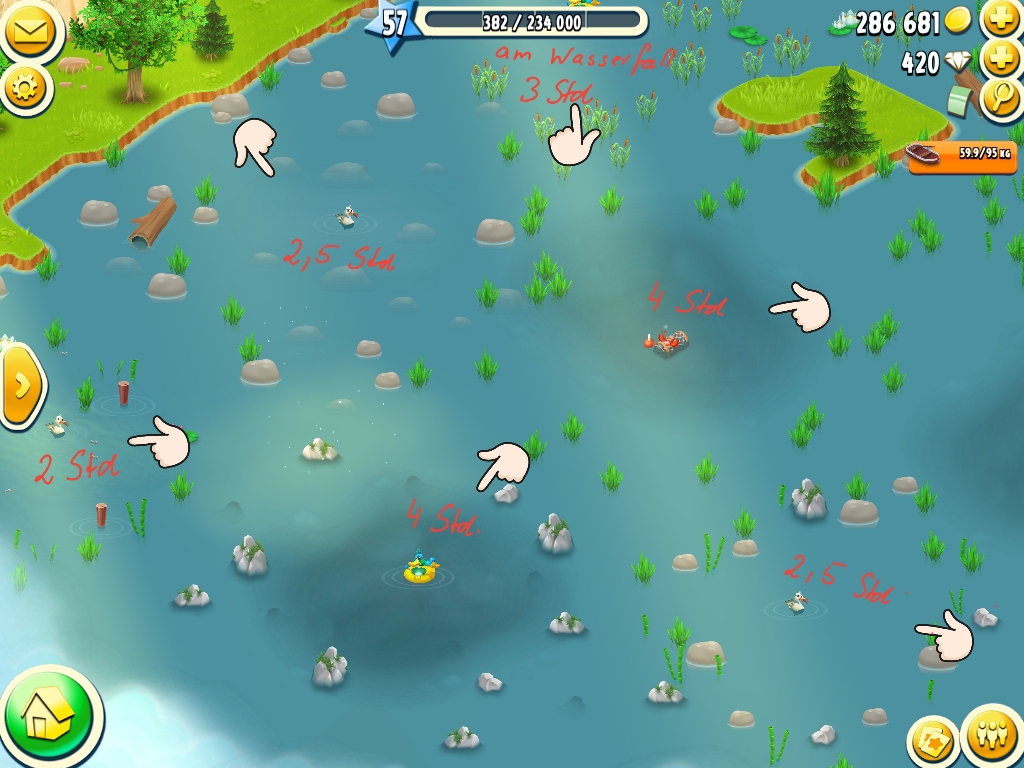Viewport: 1024px width, 768px height.
Task: Expand the yellow arrow side panel
Action: [22, 384]
